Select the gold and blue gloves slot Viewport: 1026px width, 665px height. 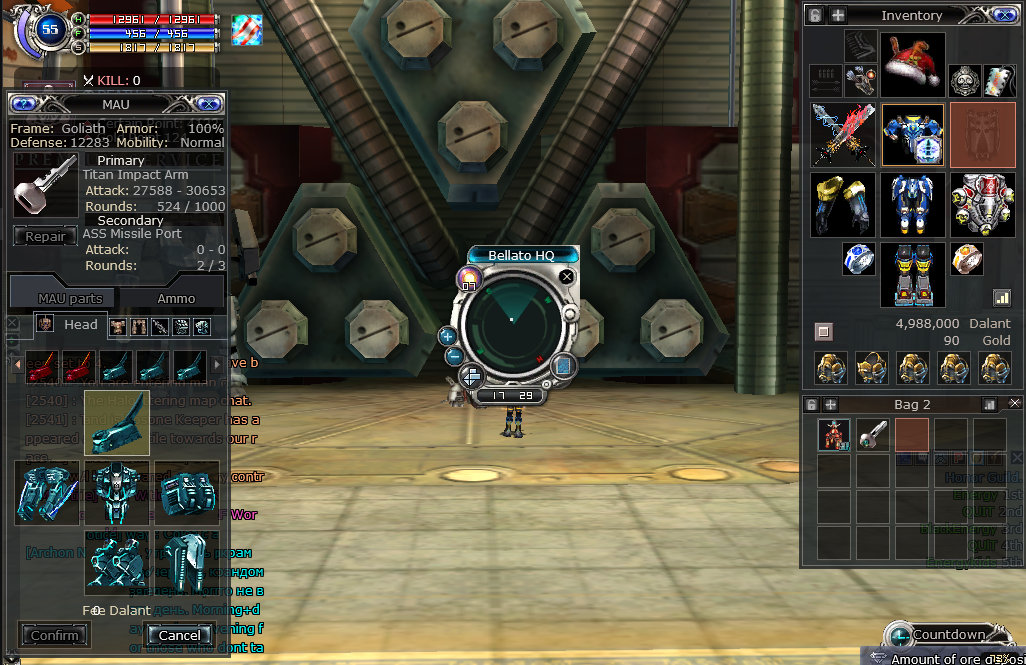(x=843, y=204)
